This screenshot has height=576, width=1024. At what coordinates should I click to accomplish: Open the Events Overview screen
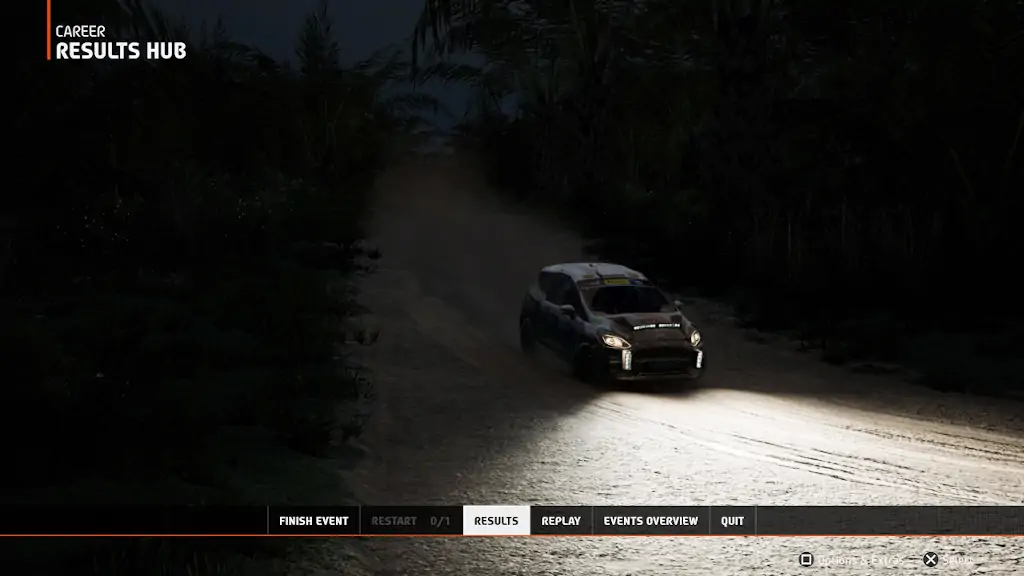650,521
